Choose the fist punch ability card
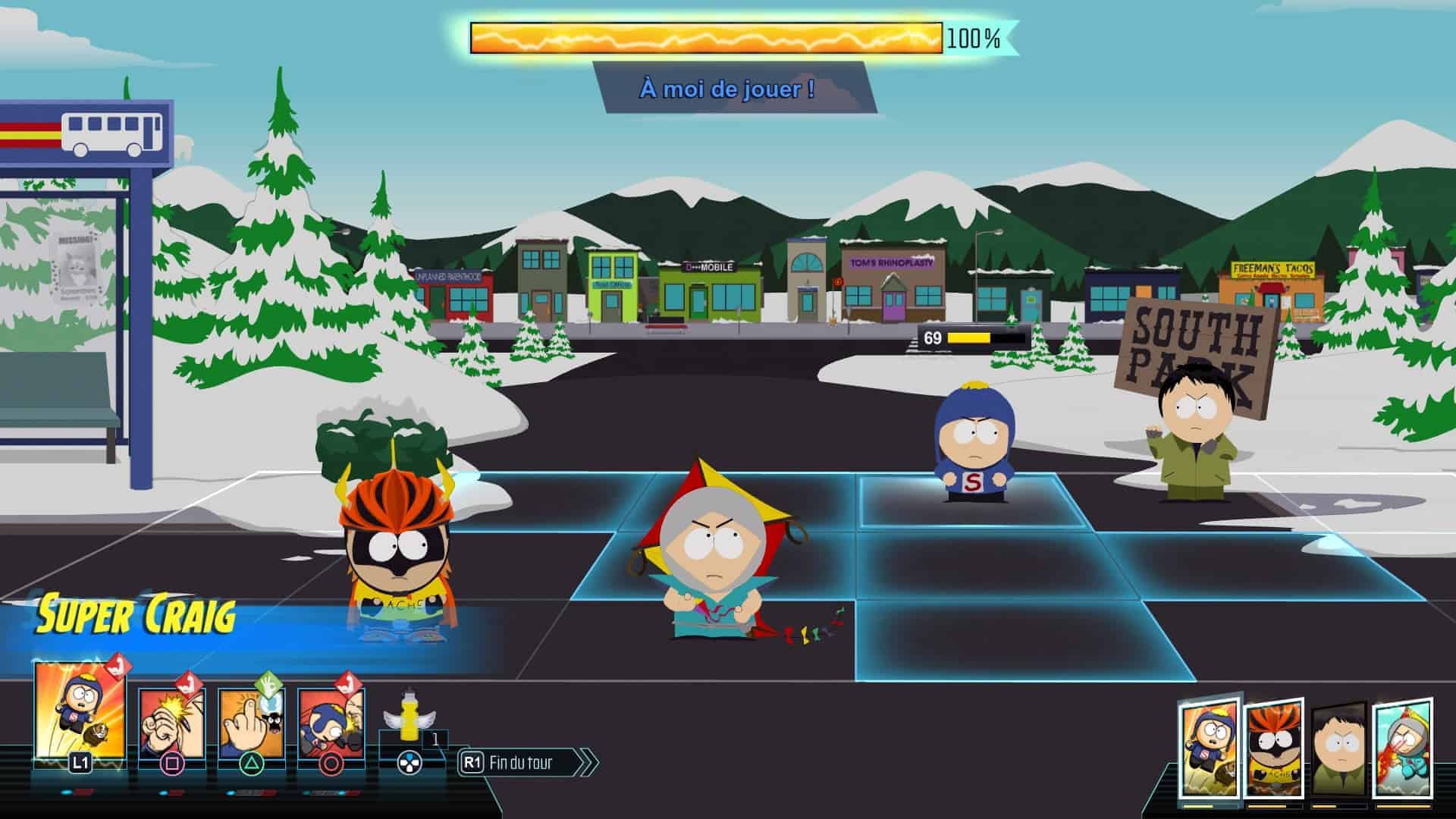 coord(171,723)
